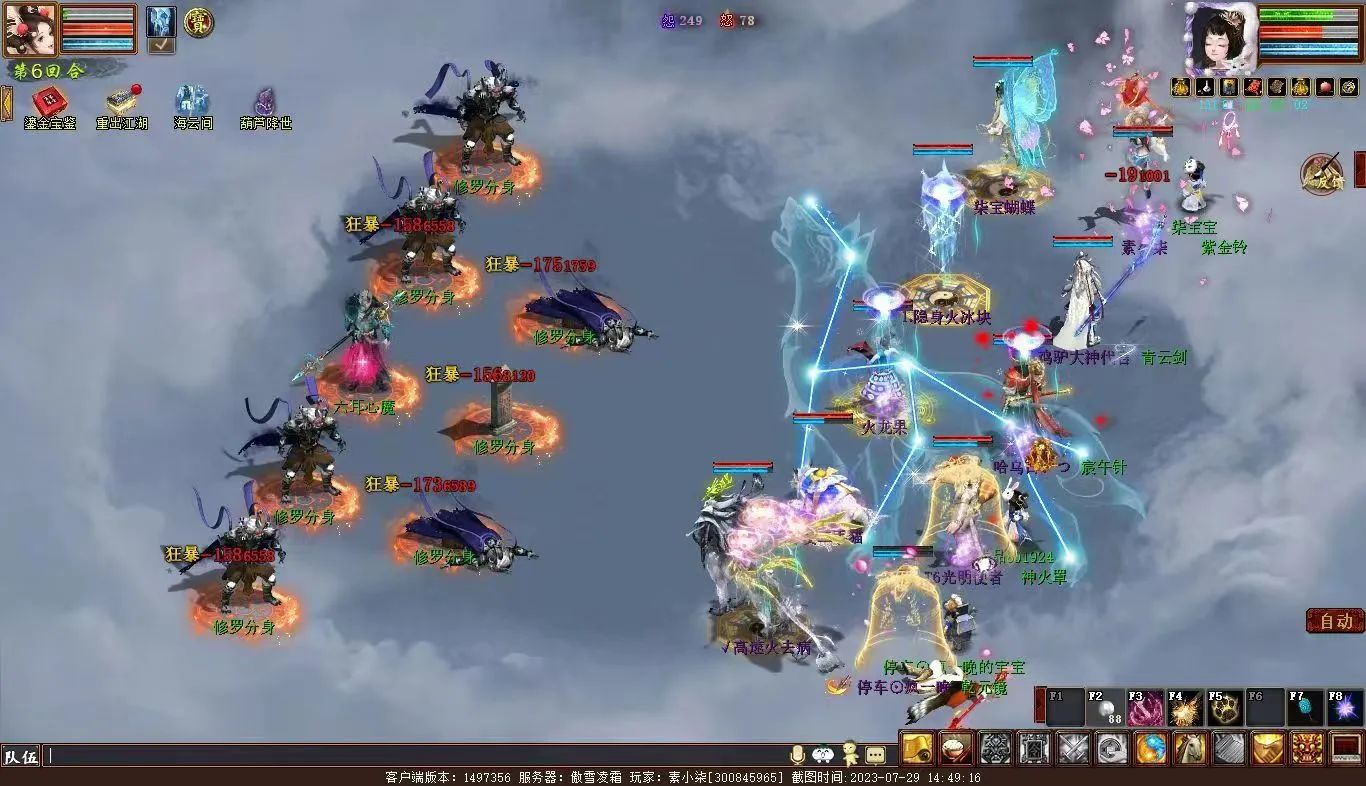Click the round gold 寶 treasure button
The width and height of the screenshot is (1366, 786).
click(198, 22)
